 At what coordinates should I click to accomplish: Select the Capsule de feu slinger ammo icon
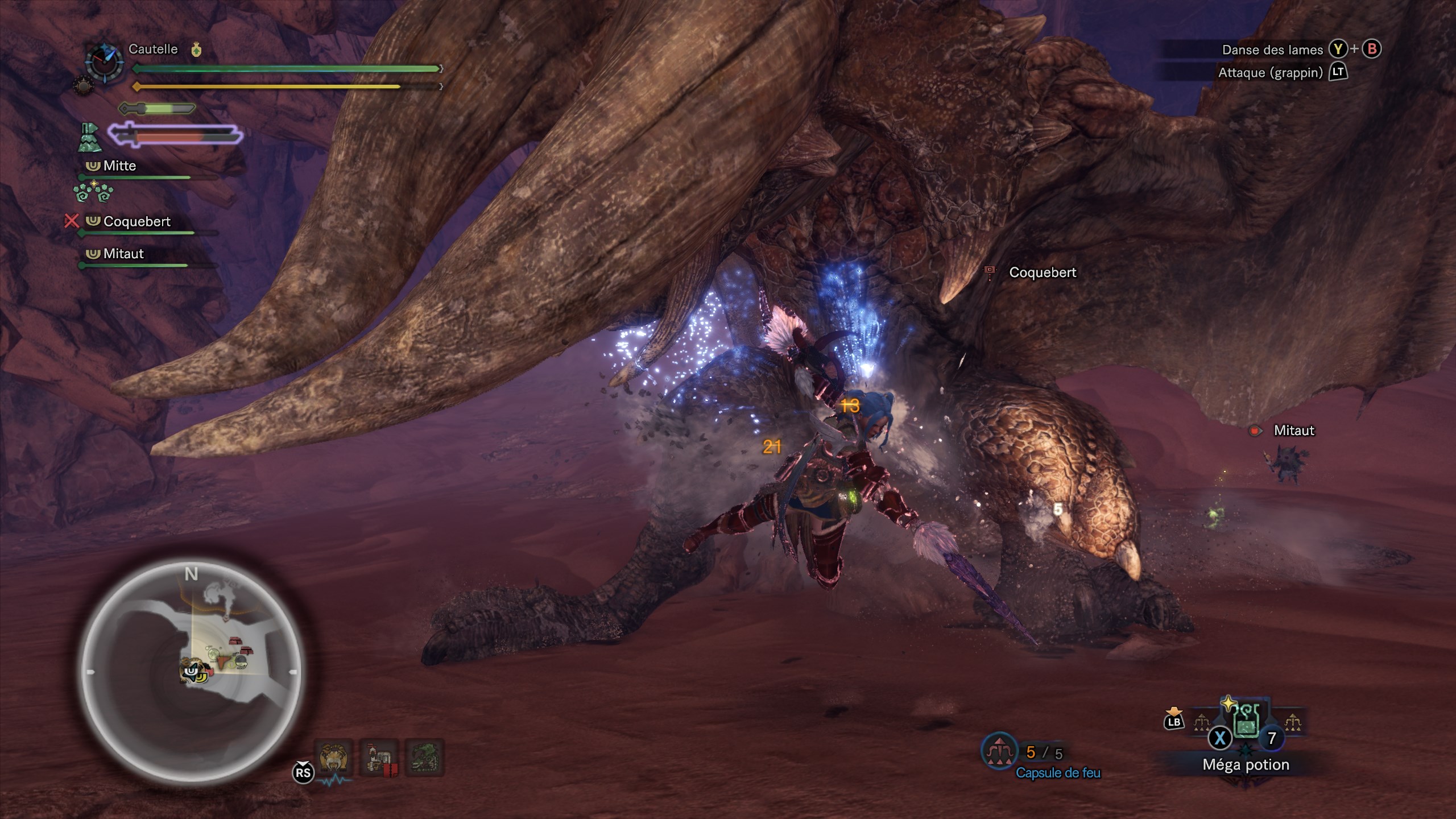(999, 752)
